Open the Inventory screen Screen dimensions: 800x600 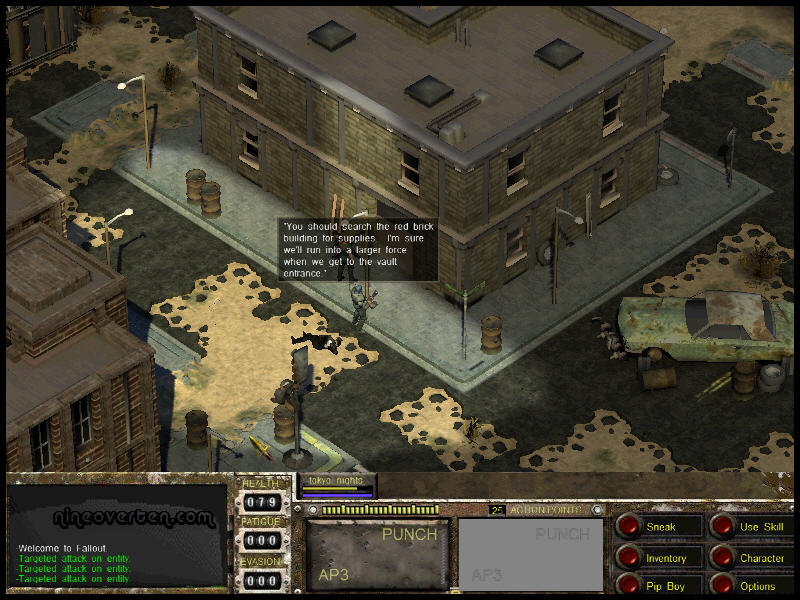629,557
